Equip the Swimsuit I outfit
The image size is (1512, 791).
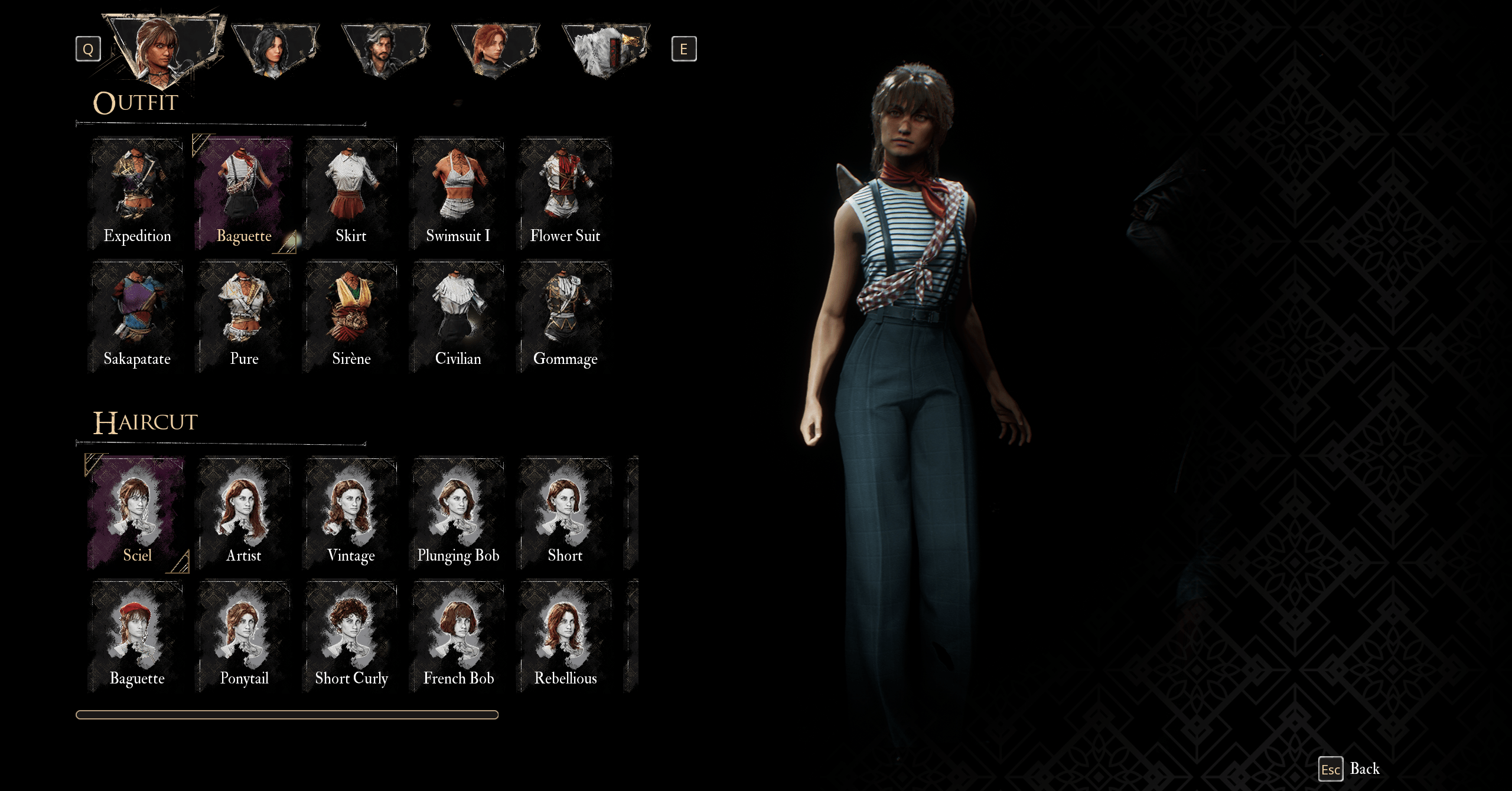click(x=458, y=193)
